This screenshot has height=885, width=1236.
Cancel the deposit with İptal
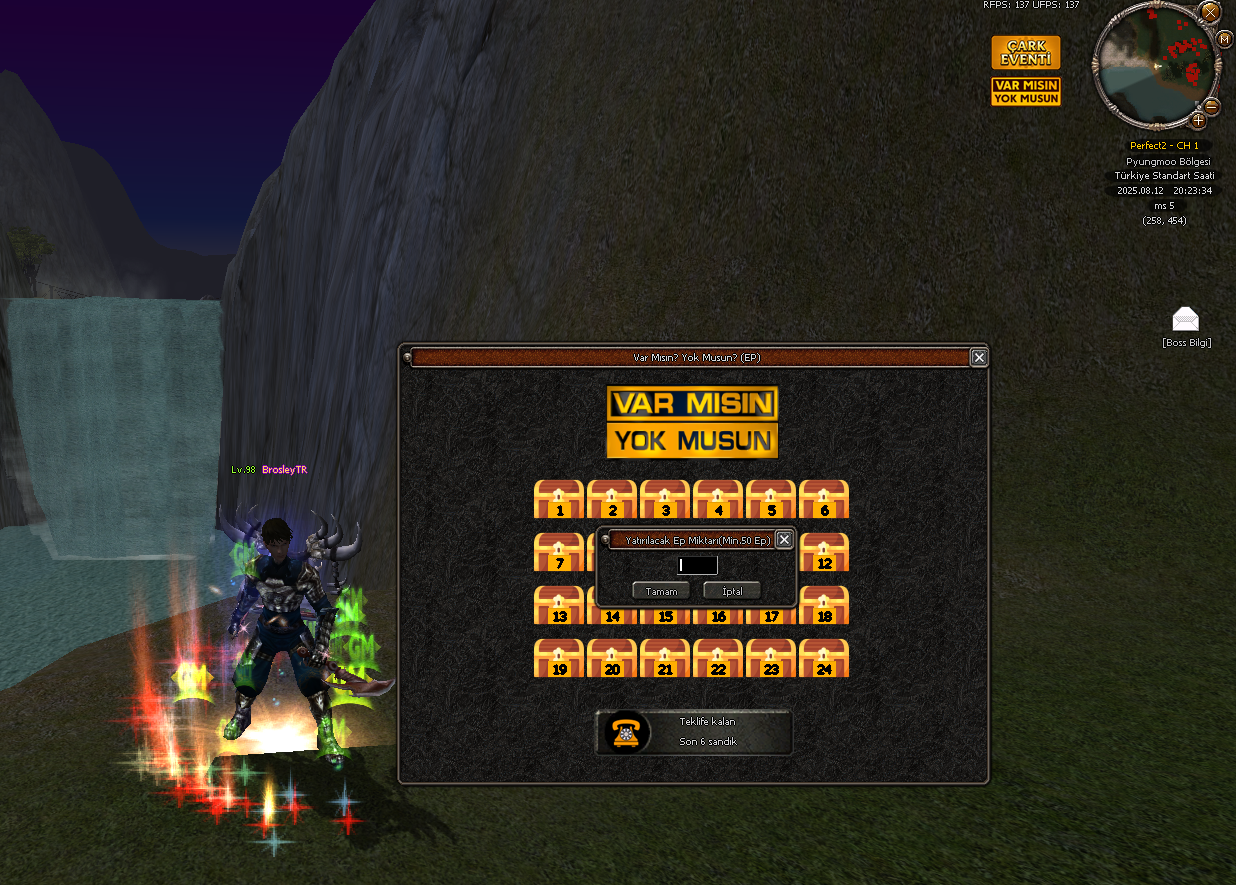tap(732, 591)
